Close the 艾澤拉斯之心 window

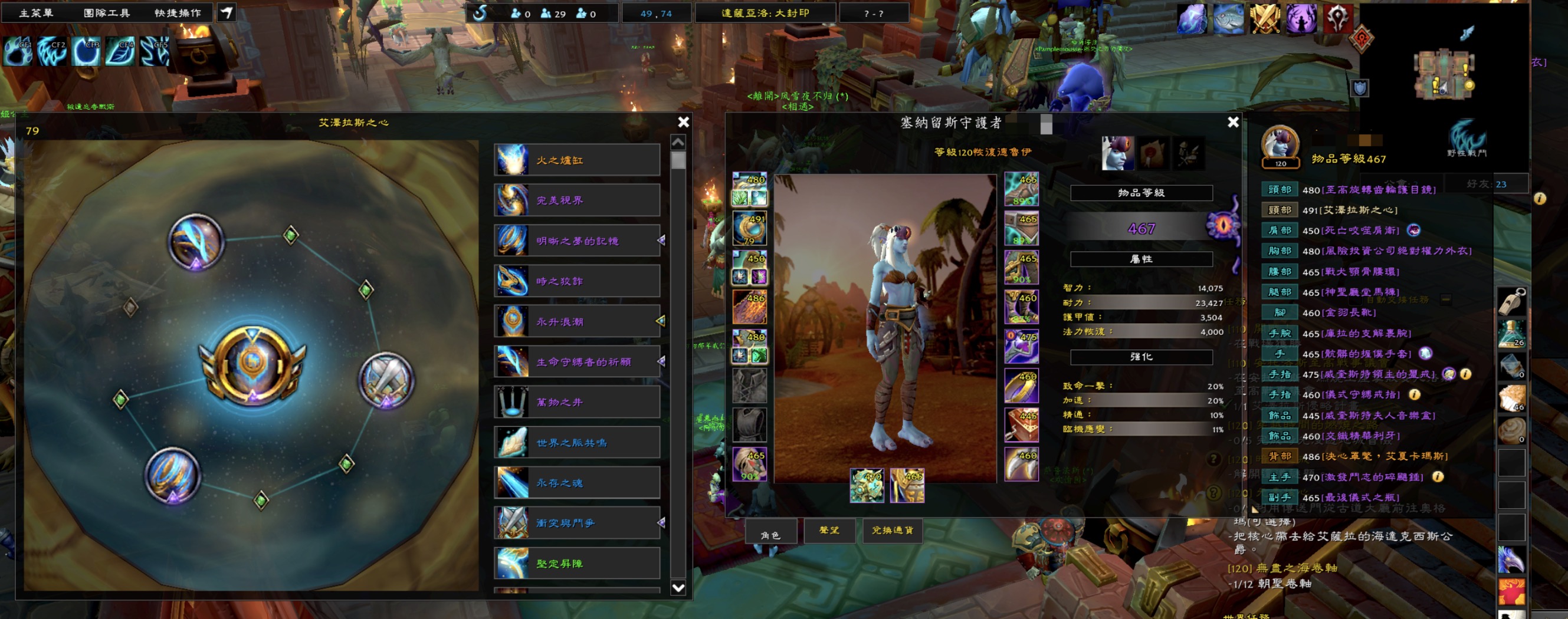[x=684, y=122]
